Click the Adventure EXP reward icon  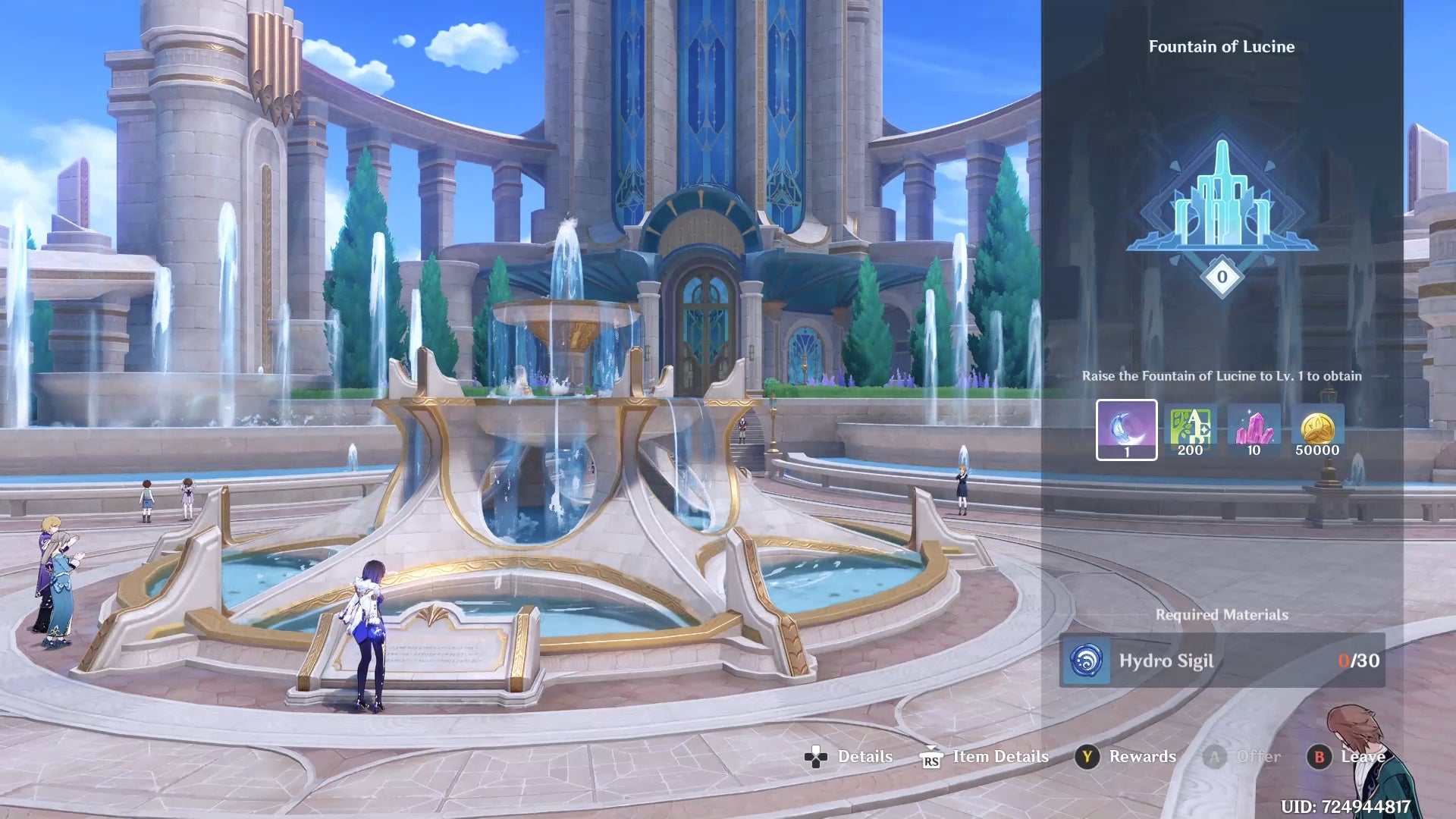(x=1189, y=429)
